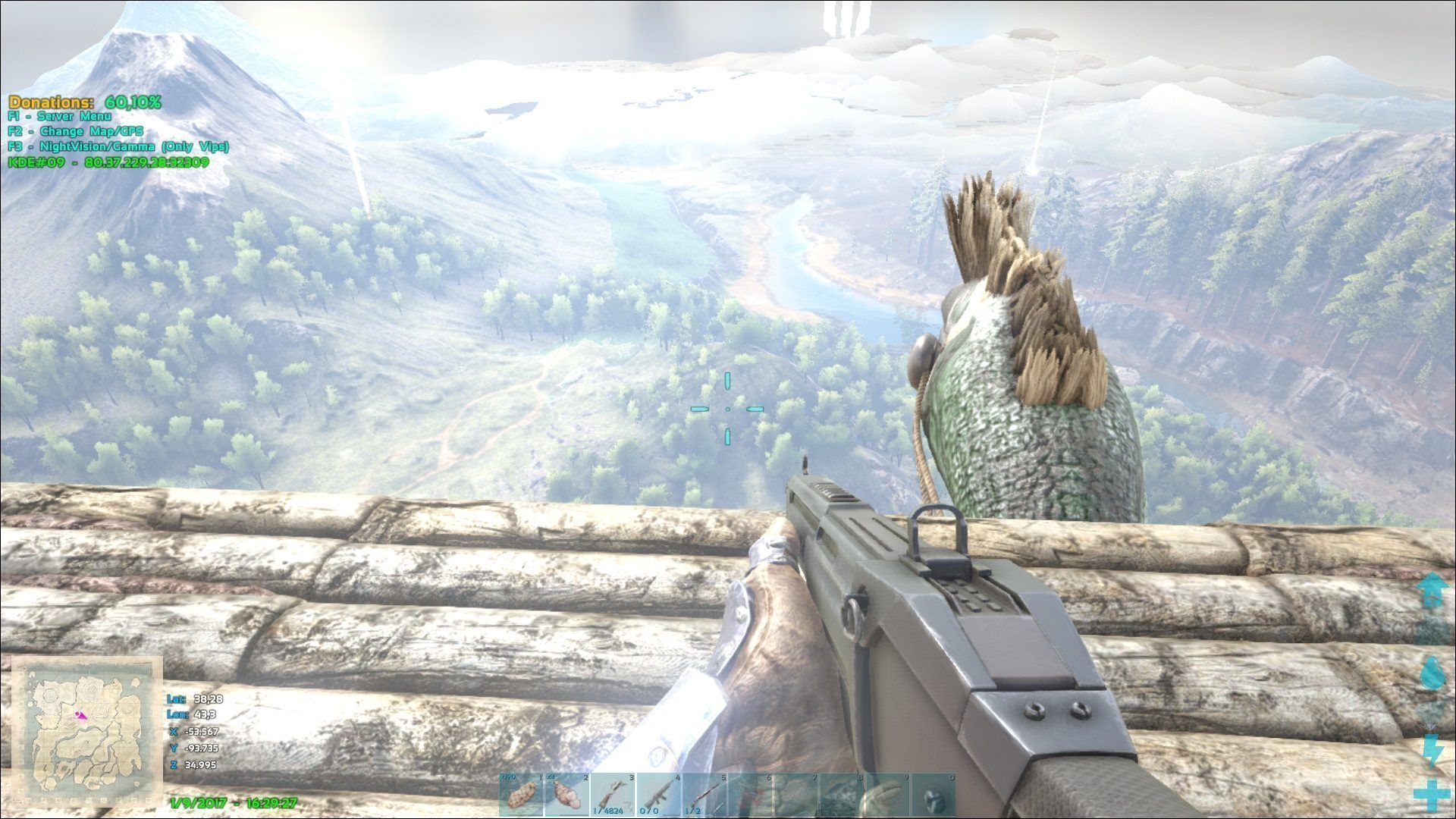Select the shotgun slot showing 1/2
Screen dimensions: 1456x819
coord(705,795)
